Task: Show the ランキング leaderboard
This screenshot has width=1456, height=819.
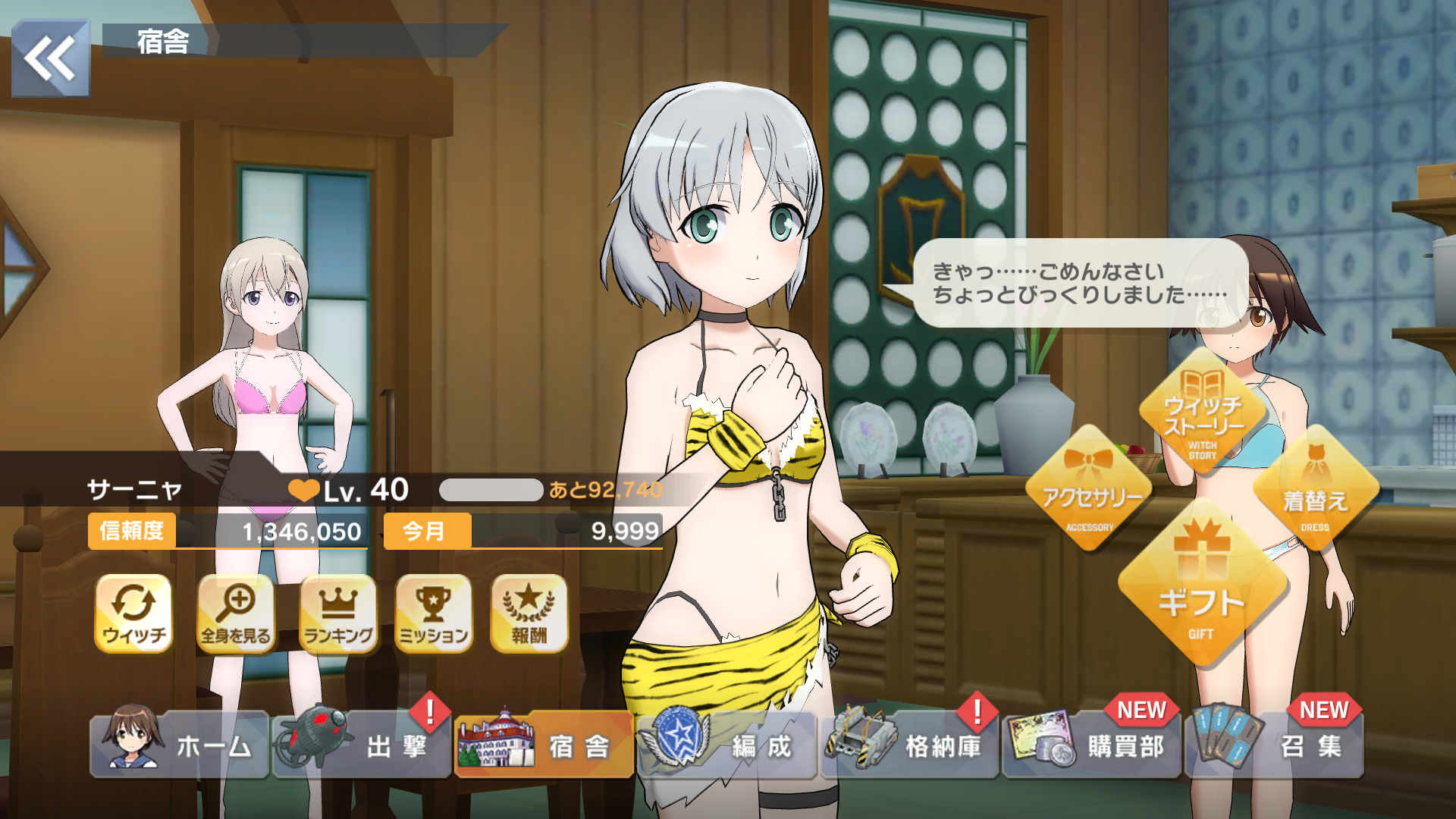Action: 338,613
